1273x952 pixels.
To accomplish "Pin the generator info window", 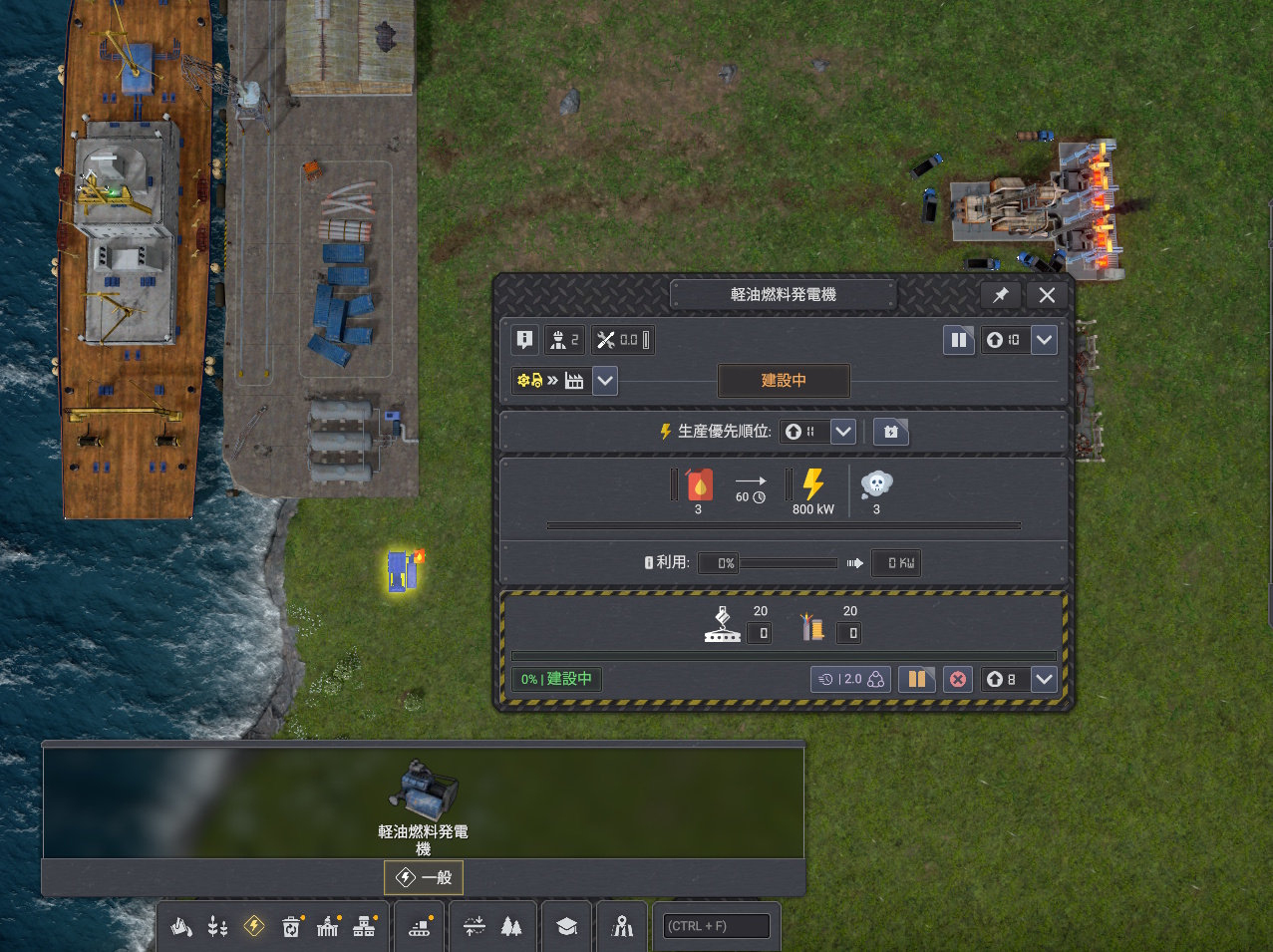I will pos(1000,295).
